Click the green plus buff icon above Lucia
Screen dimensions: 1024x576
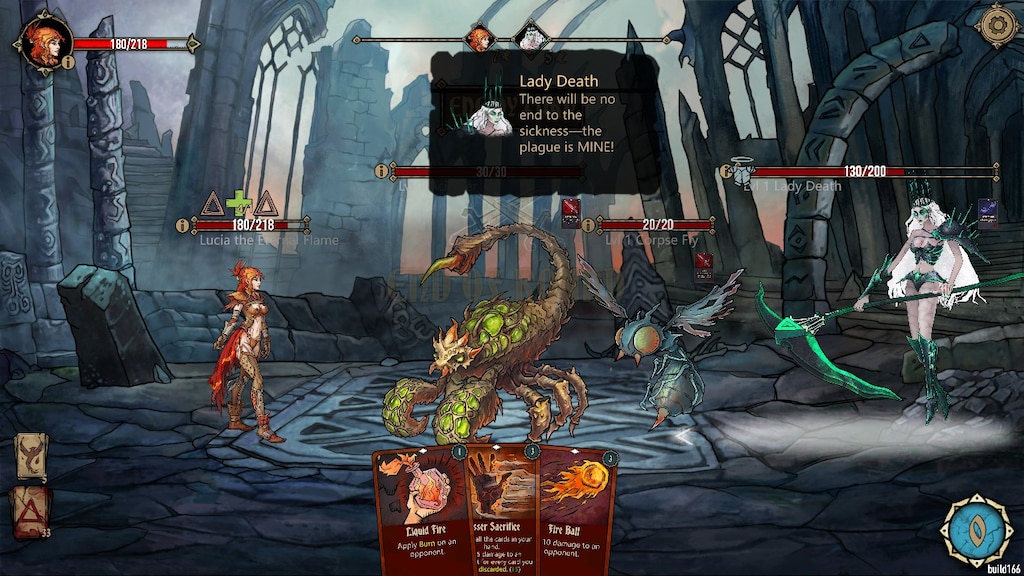pos(238,204)
